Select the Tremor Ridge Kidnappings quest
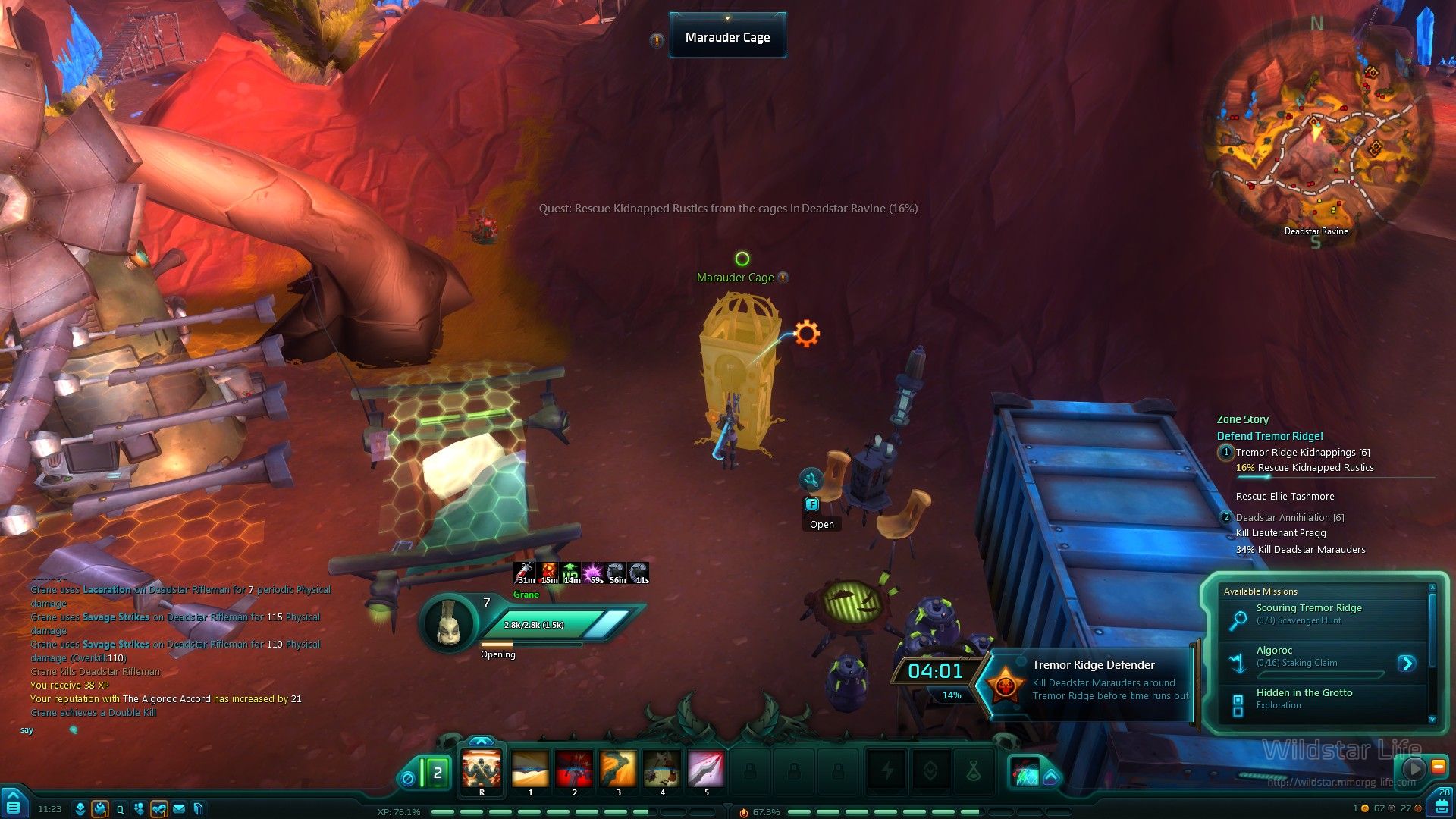 pyautogui.click(x=1302, y=453)
